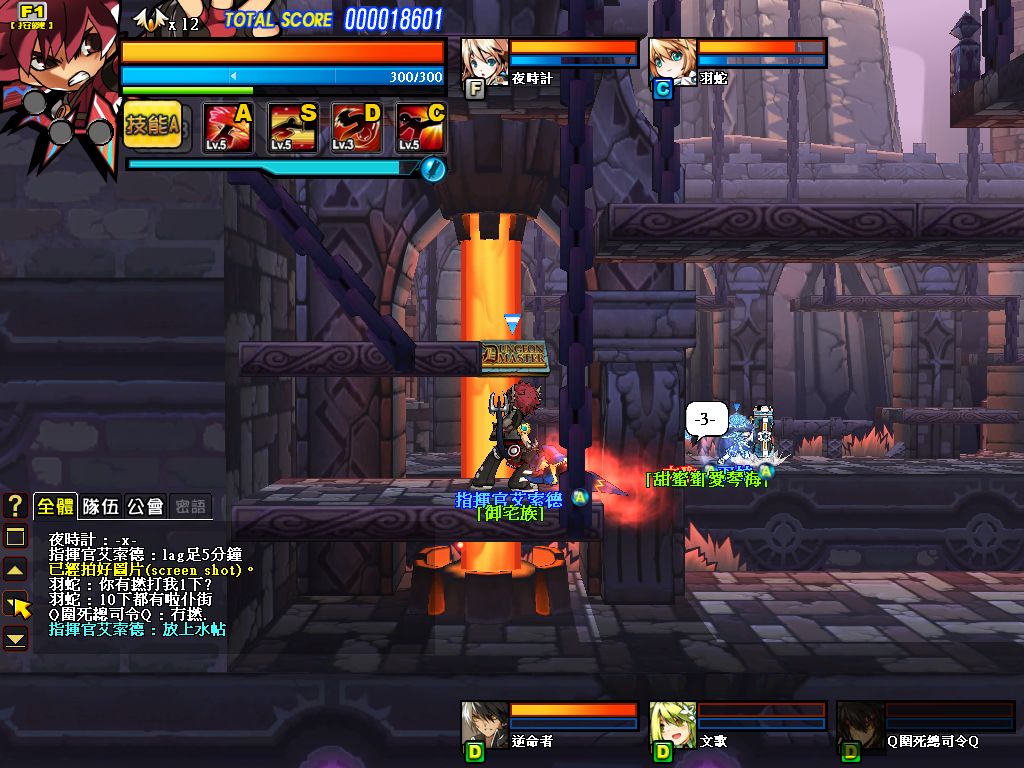
Task: Use the skill icon marked S
Action: 293,127
